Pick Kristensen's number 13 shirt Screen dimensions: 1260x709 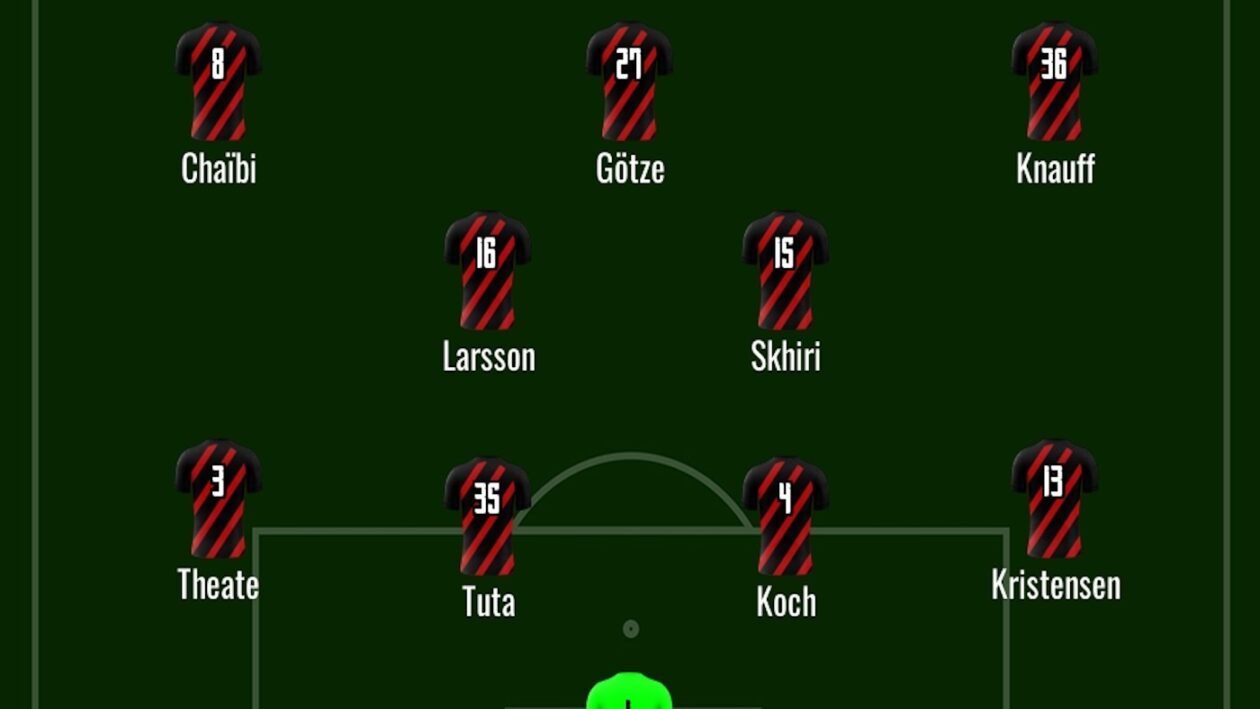1055,498
